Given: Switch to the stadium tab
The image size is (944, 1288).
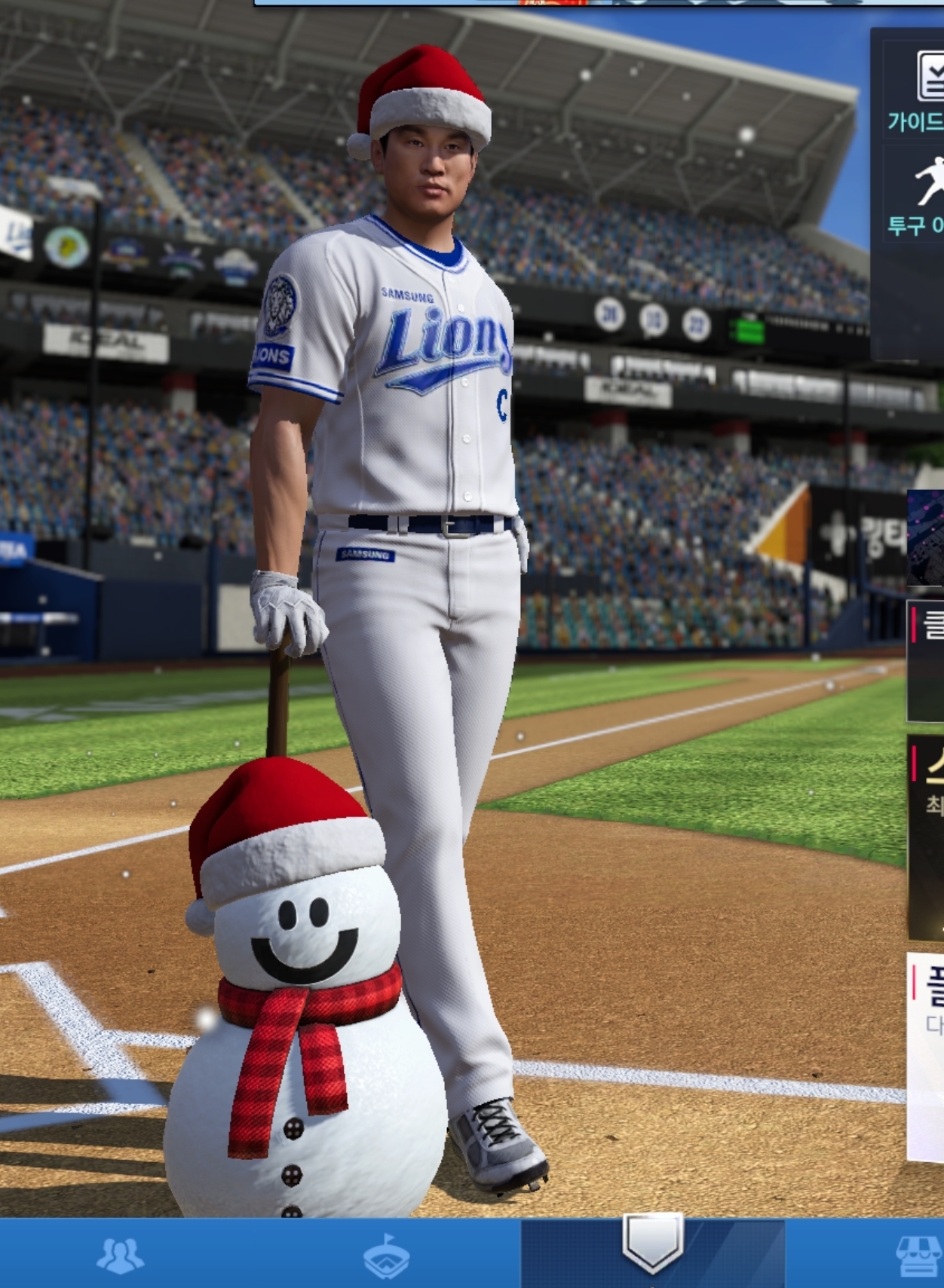Looking at the screenshot, I should click(386, 1256).
